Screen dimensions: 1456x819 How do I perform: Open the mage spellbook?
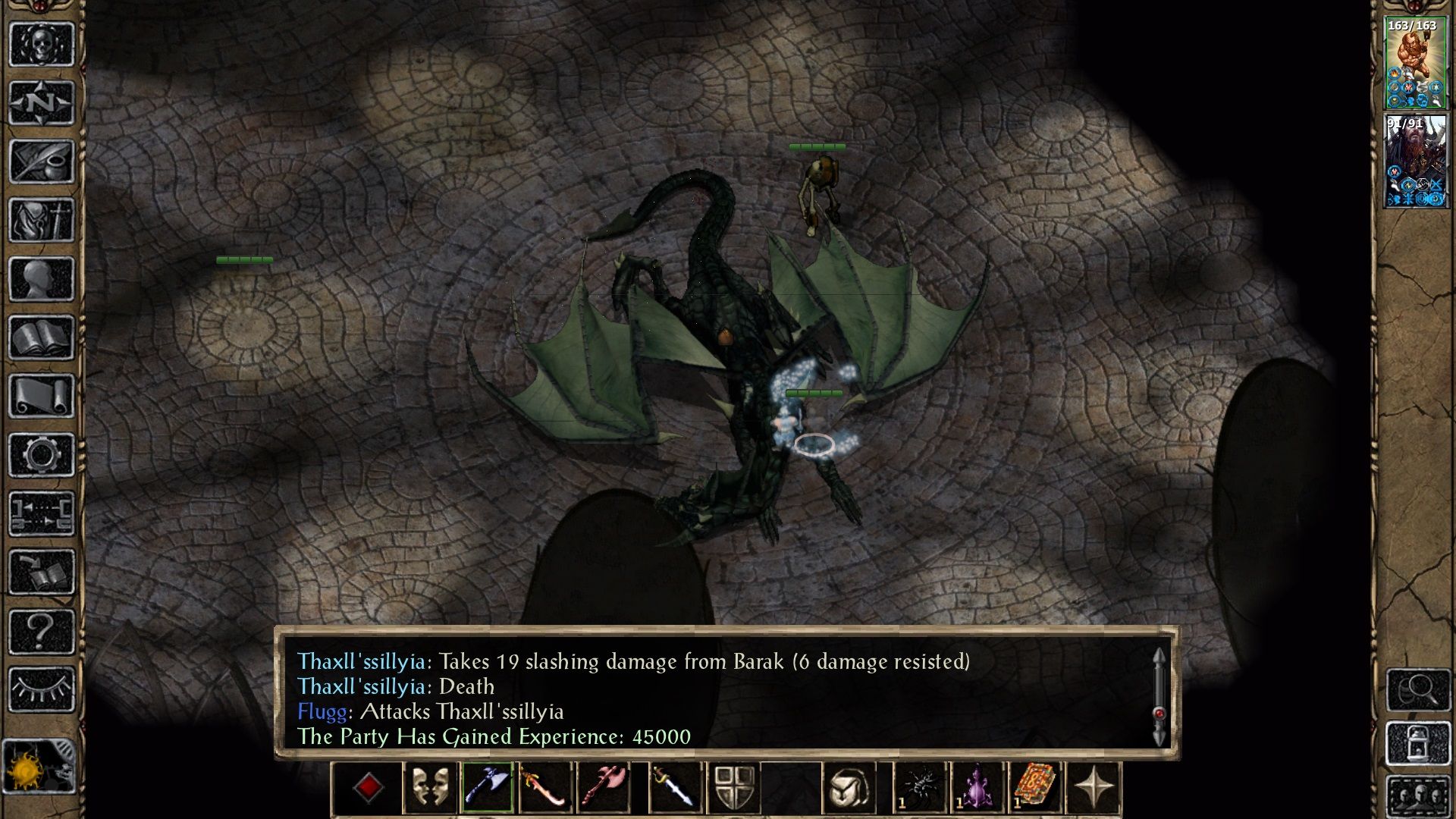coord(42,337)
